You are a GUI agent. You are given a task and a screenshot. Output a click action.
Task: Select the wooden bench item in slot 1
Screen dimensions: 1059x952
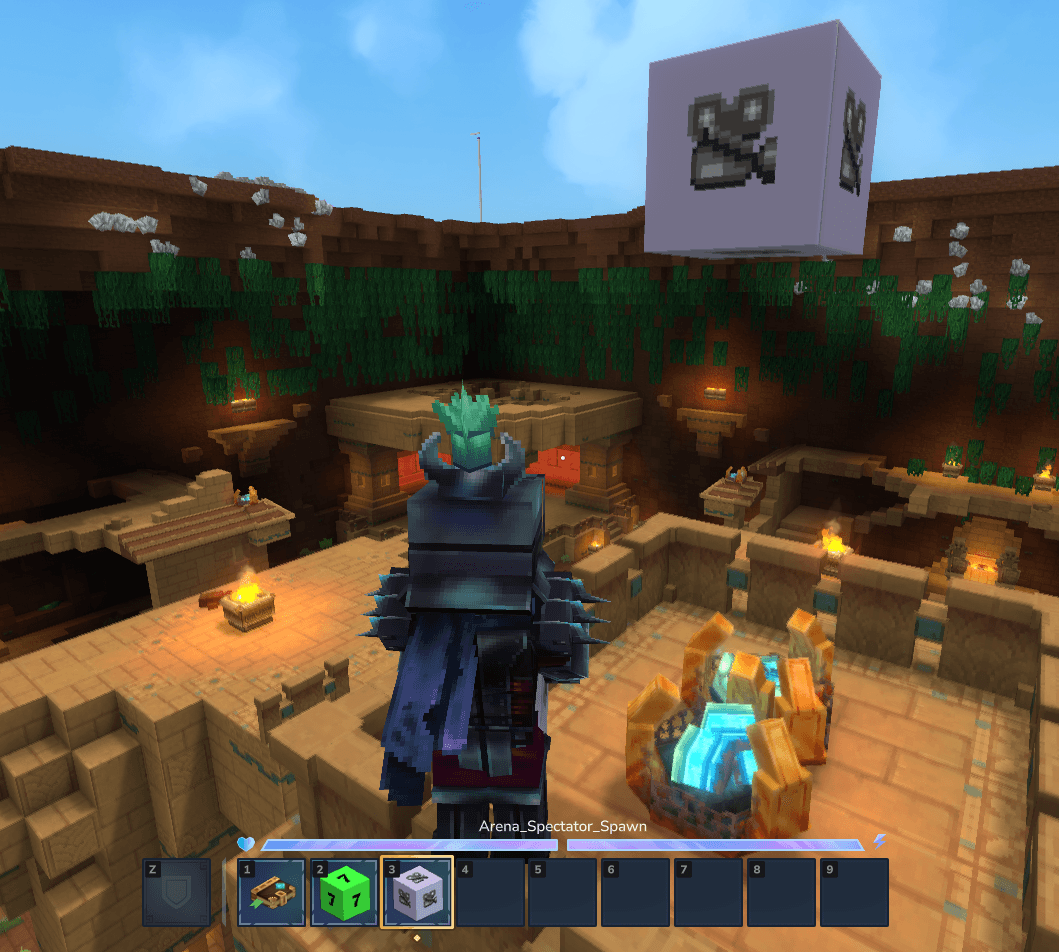(271, 892)
